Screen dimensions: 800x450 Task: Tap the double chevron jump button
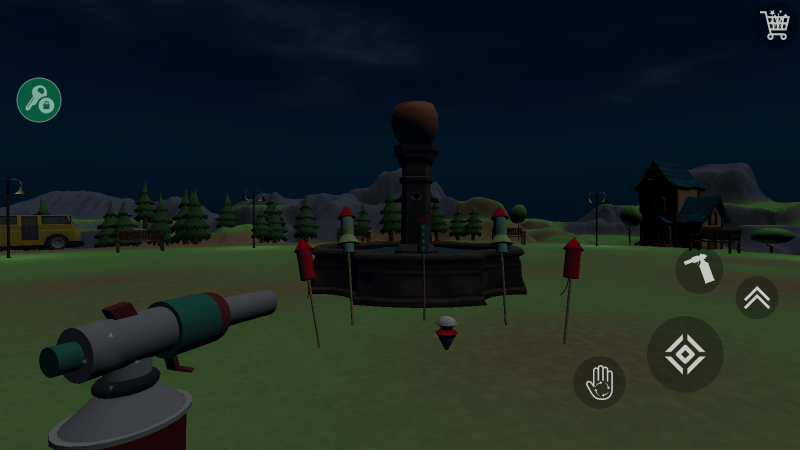coord(757,297)
